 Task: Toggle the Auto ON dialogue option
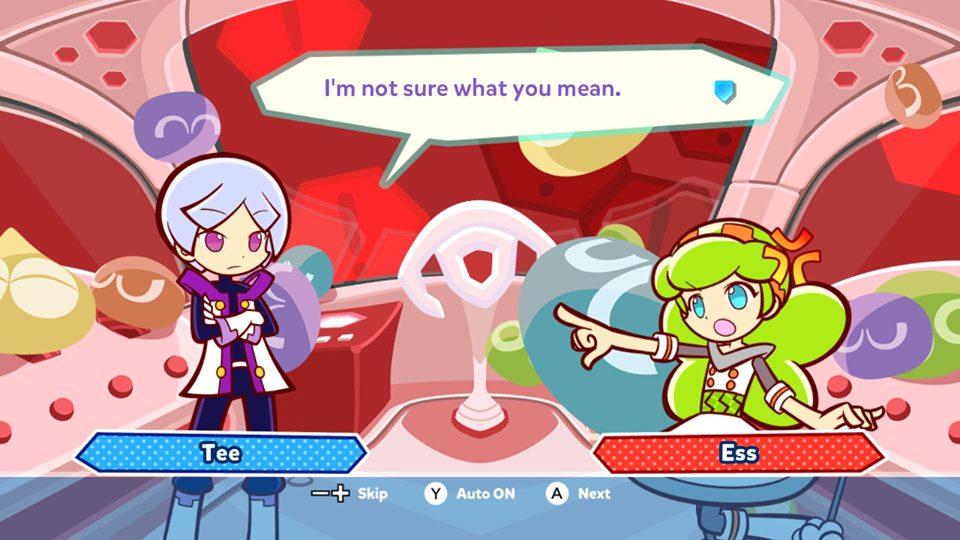(x=469, y=493)
